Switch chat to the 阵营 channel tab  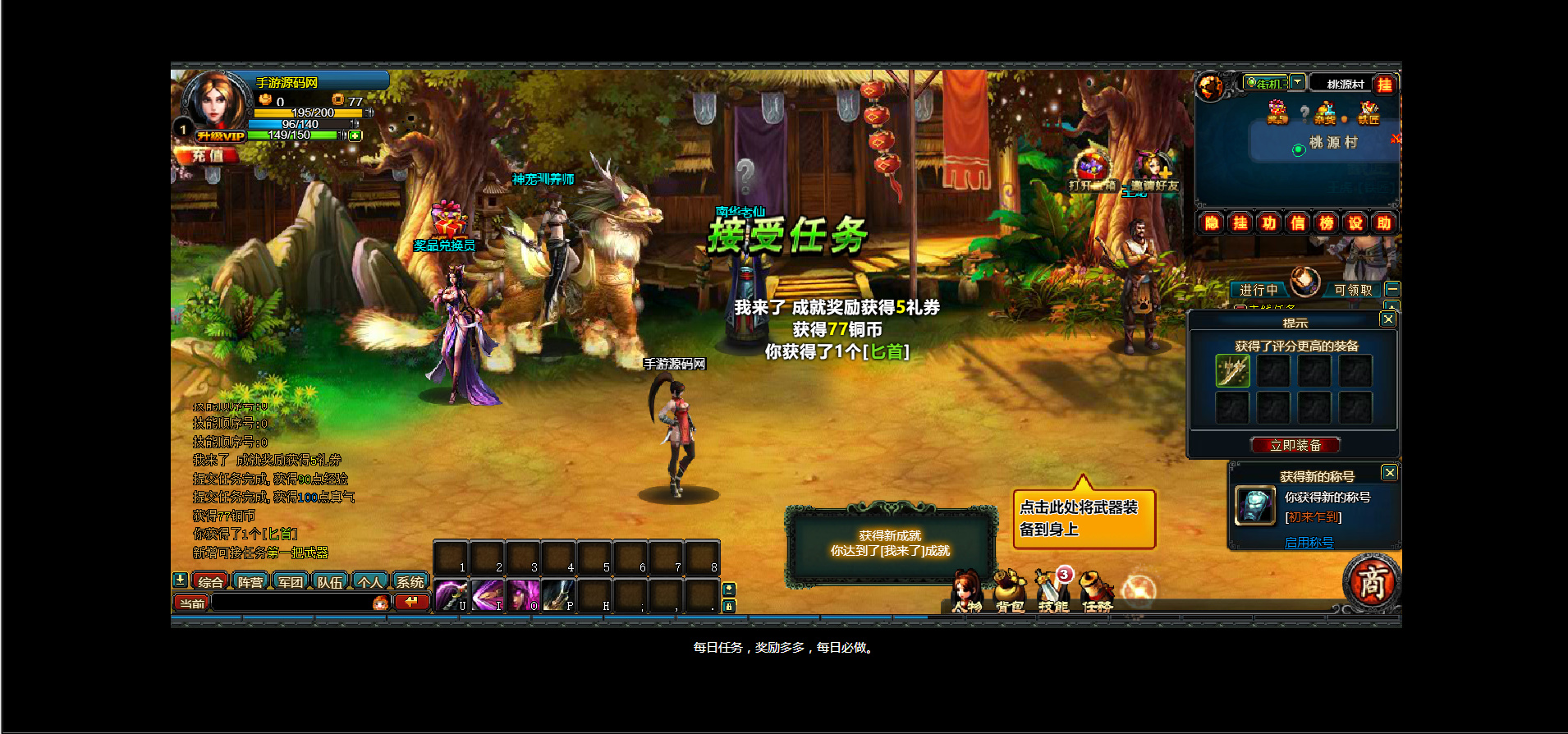click(250, 581)
